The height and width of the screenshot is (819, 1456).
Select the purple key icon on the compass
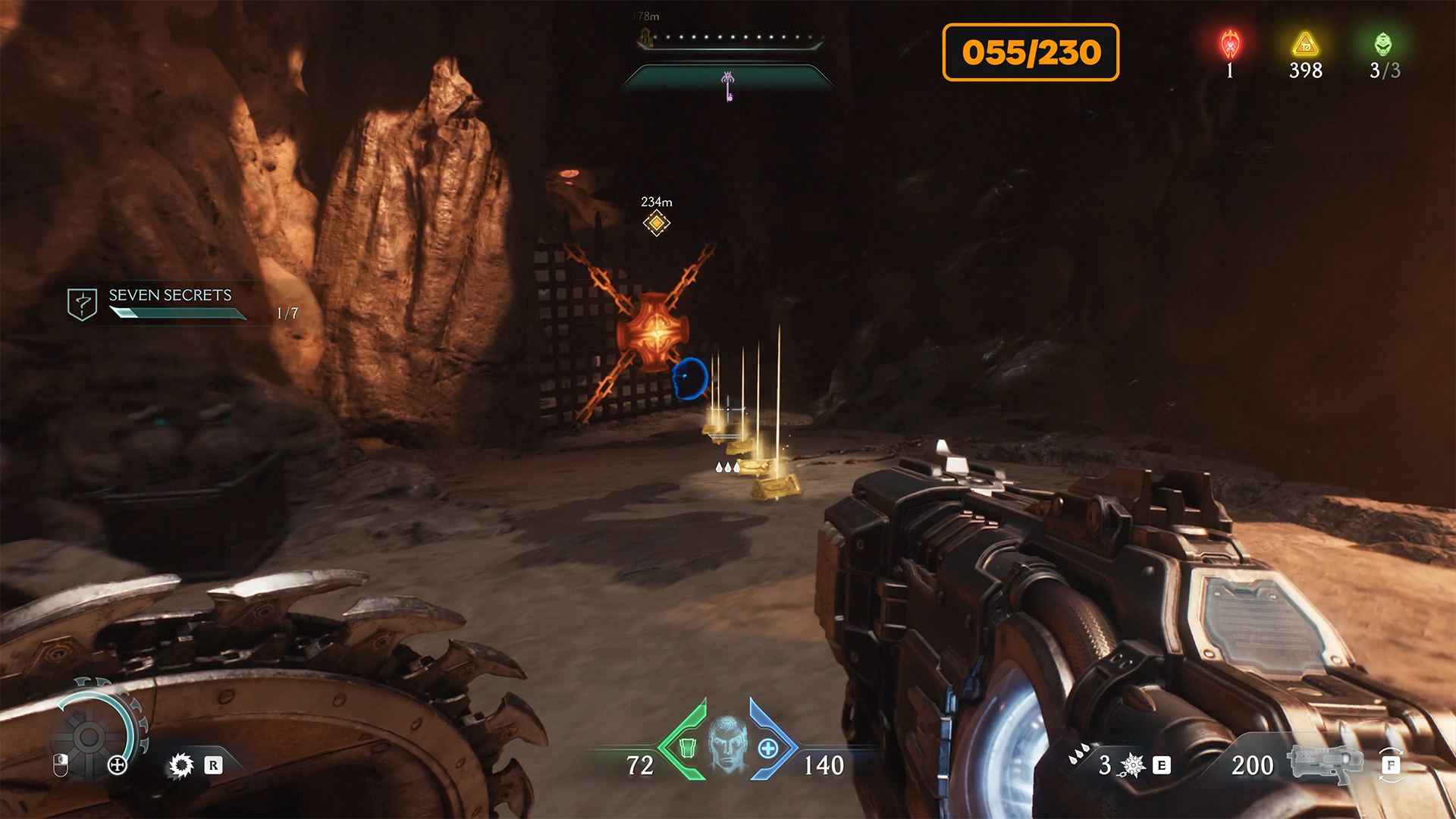tap(728, 85)
